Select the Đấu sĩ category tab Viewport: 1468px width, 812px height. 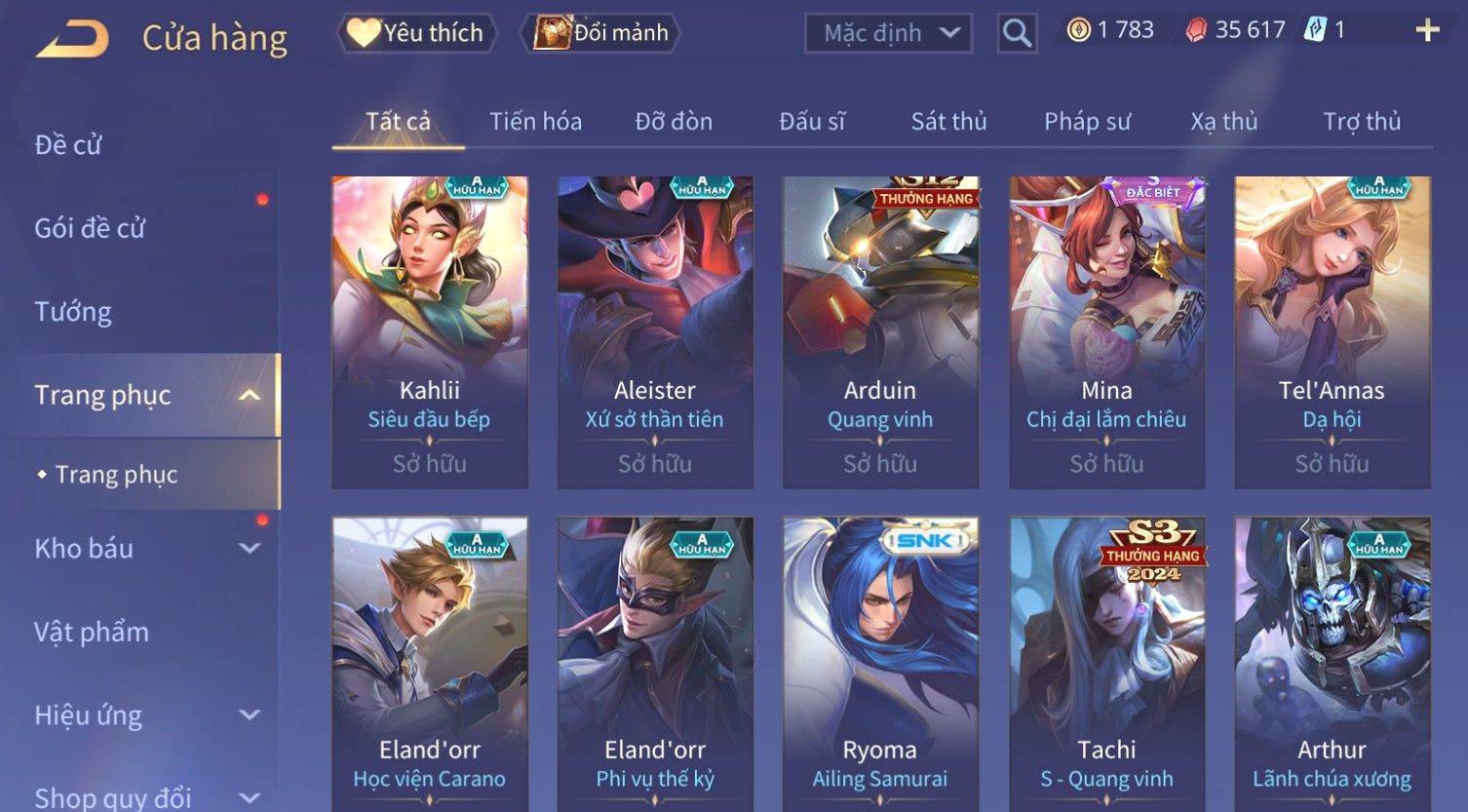(812, 122)
